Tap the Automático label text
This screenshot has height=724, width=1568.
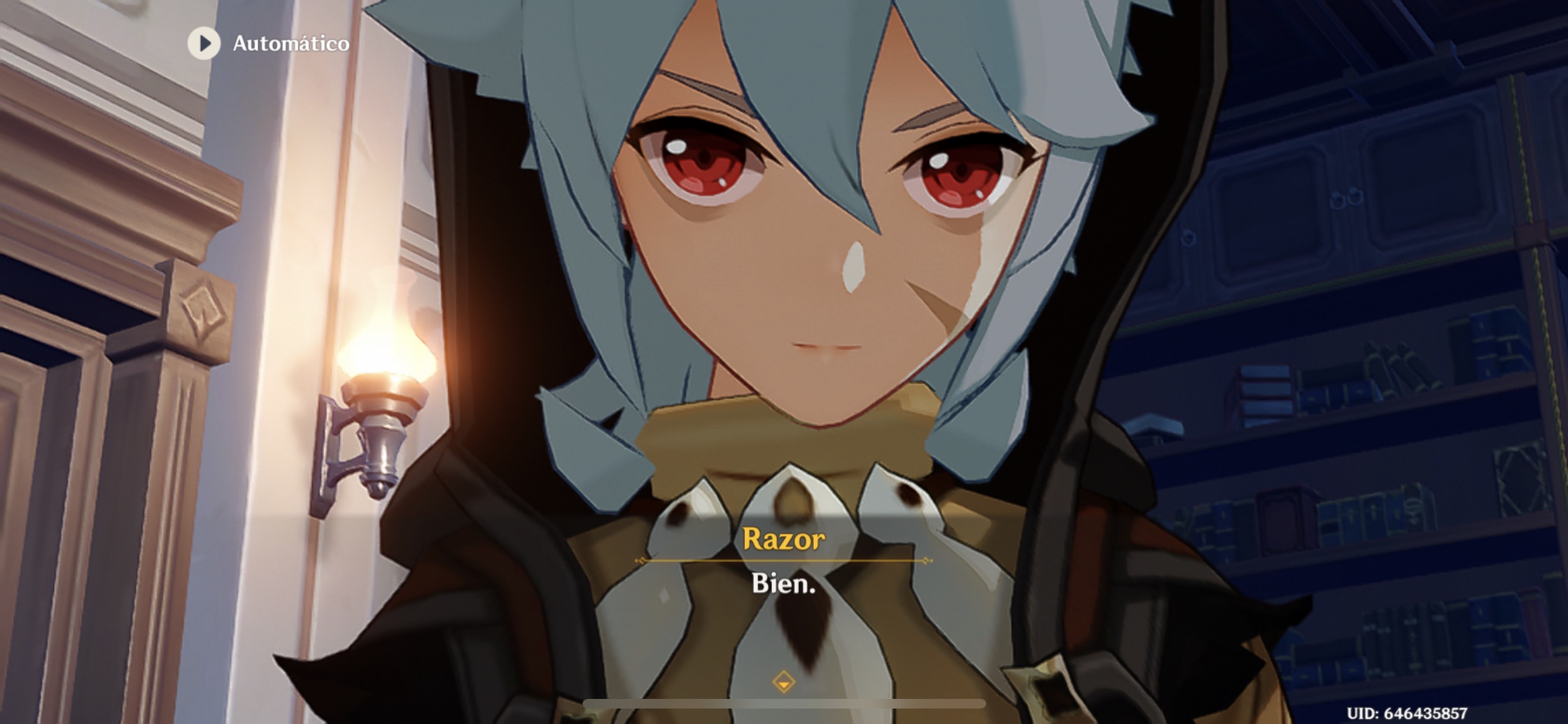[291, 44]
